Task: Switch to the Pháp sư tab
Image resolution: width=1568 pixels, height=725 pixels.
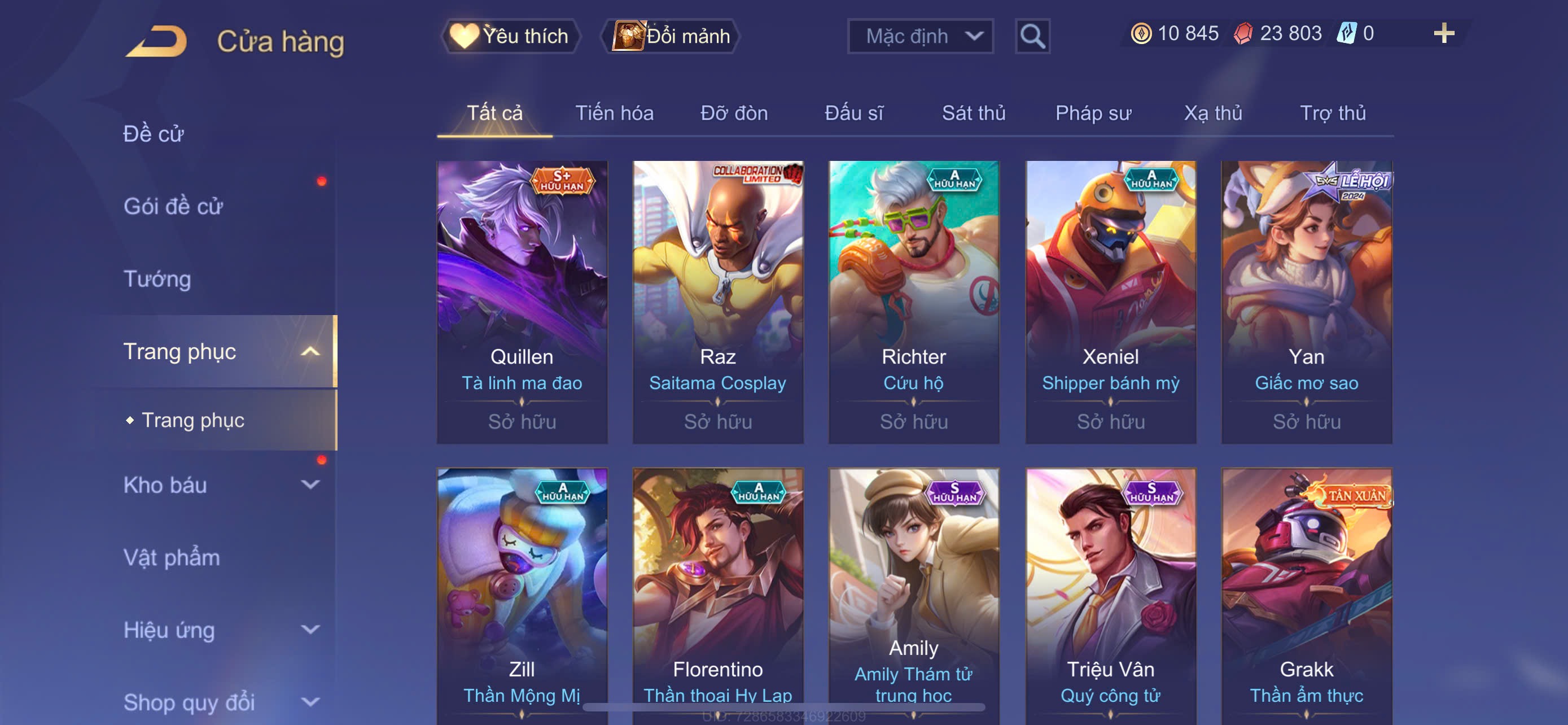Action: (1093, 113)
